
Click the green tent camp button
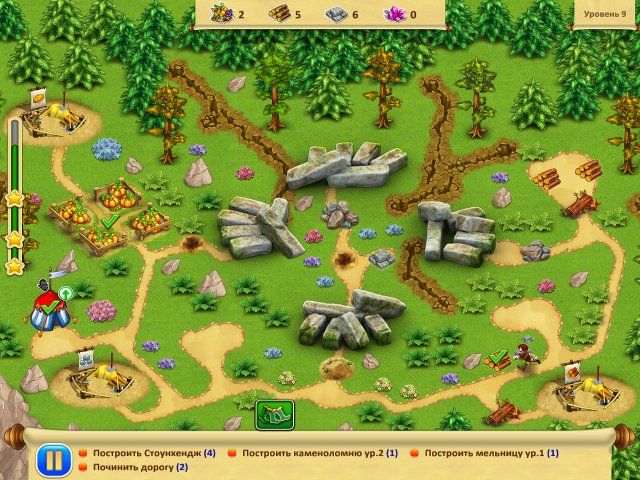270,414
